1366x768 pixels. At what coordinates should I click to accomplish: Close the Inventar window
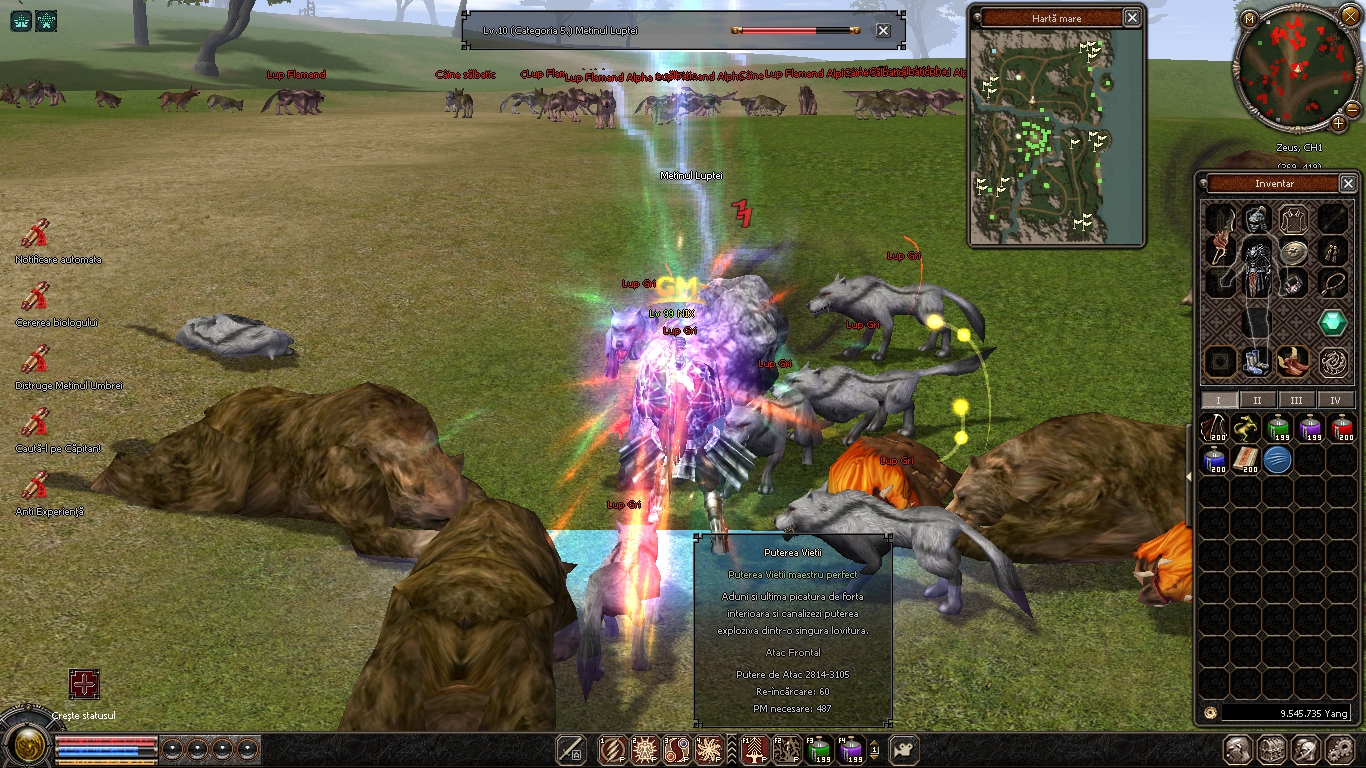(x=1348, y=184)
